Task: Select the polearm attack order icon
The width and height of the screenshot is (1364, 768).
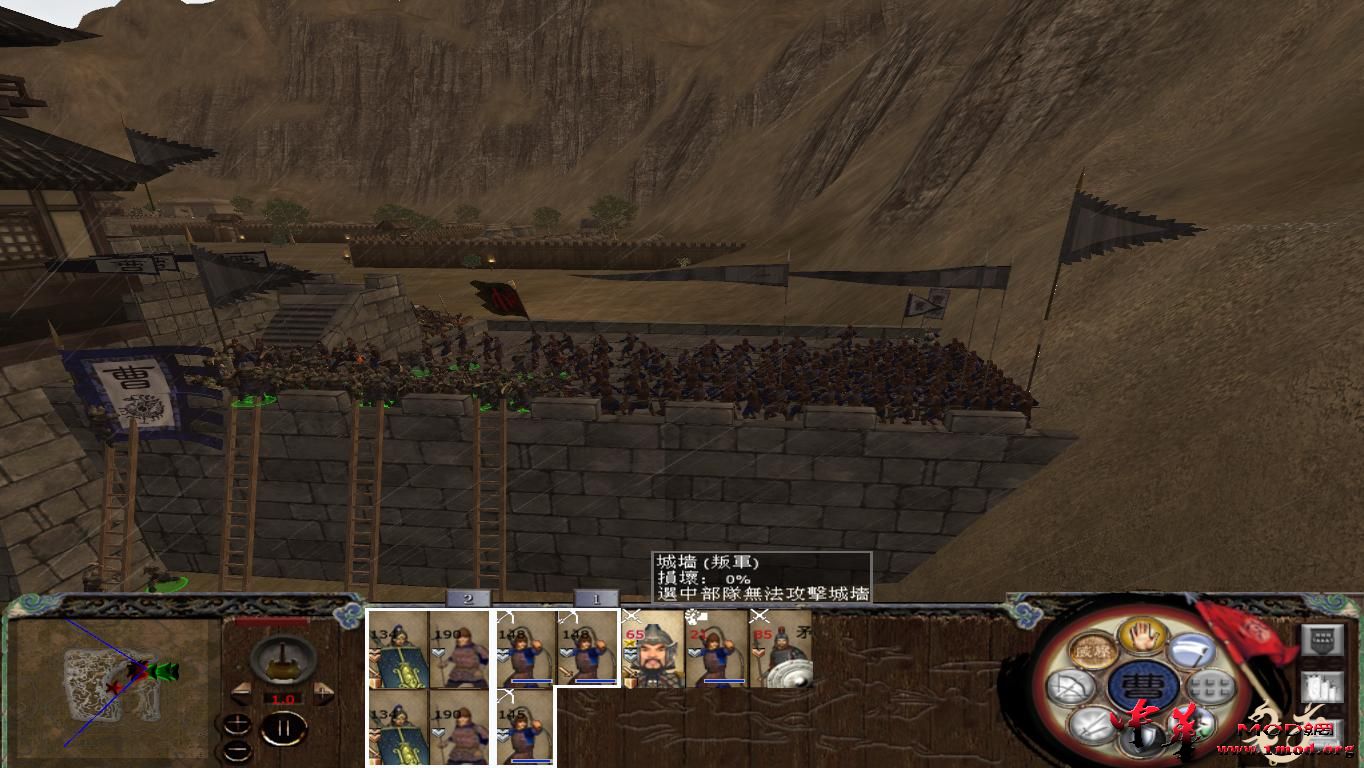Action: [x=1194, y=651]
